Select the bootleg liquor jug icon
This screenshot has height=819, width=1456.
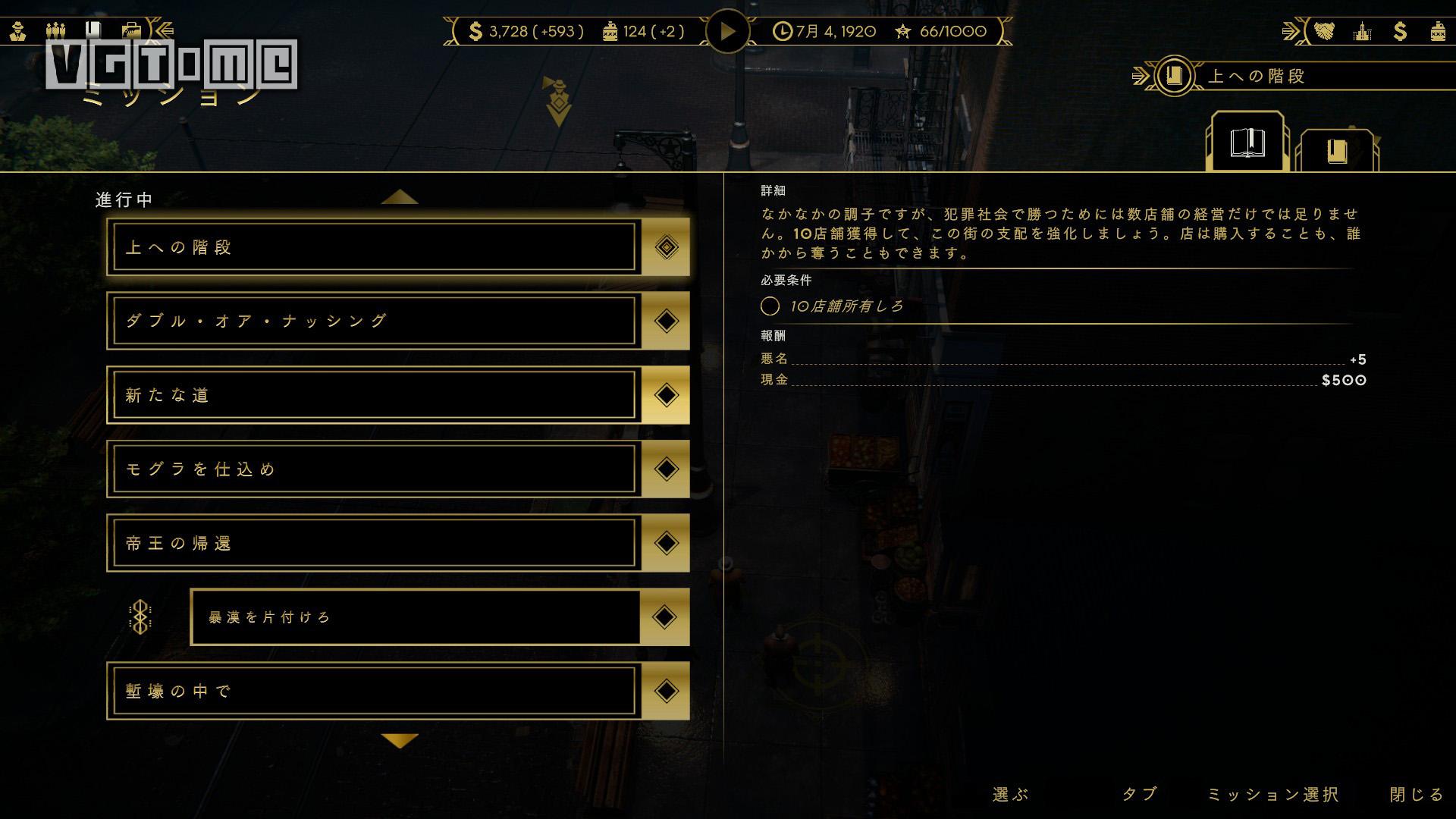1438,33
